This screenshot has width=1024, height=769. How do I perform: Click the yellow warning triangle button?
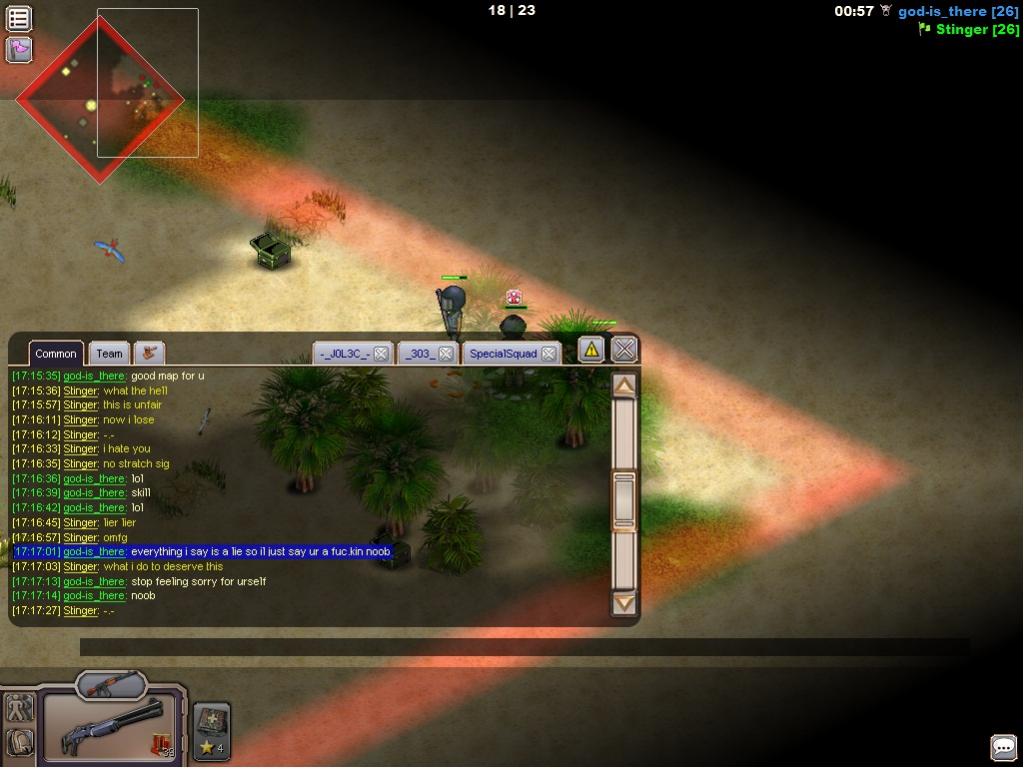point(591,349)
